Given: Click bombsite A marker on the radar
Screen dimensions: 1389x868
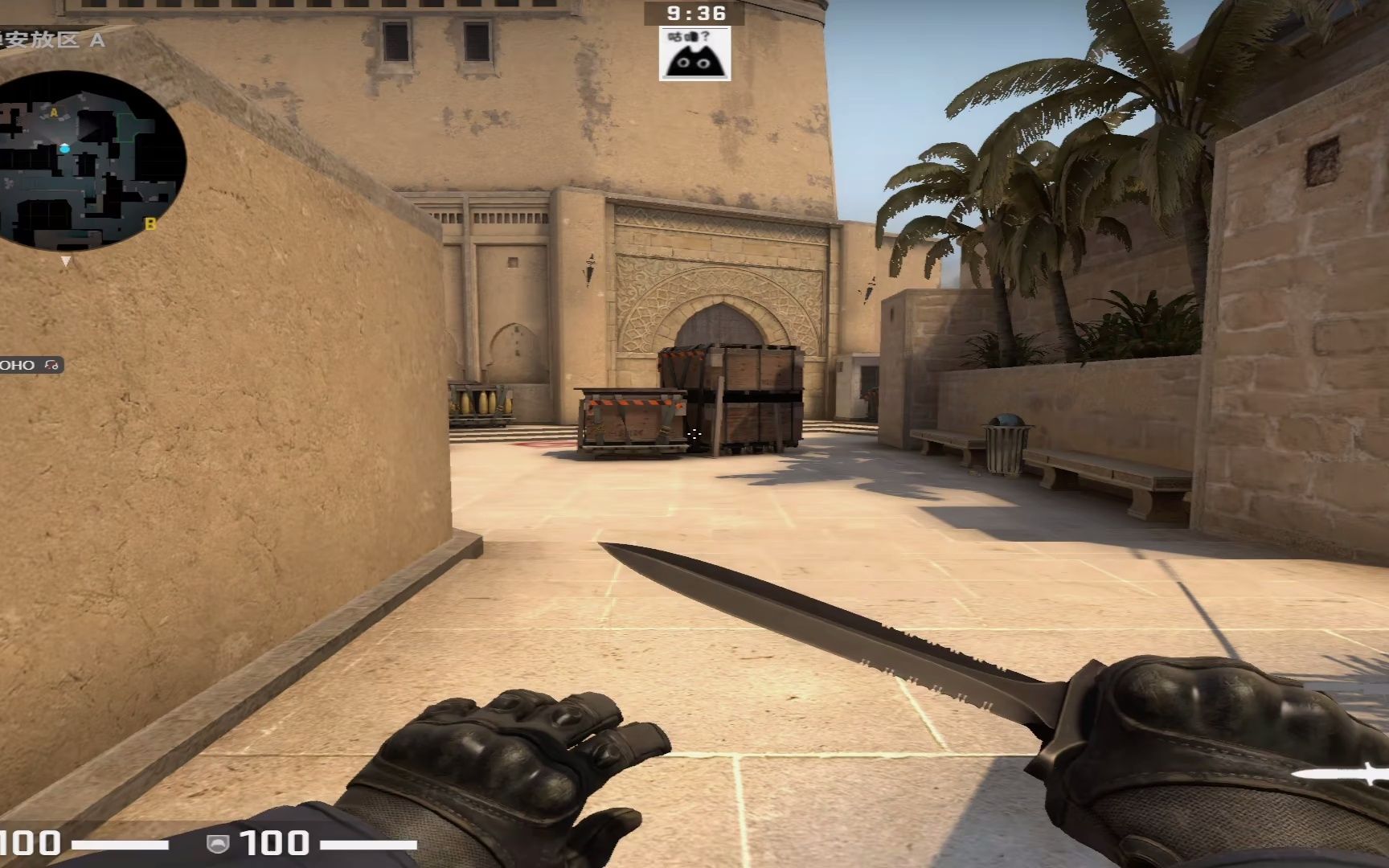Looking at the screenshot, I should (x=55, y=112).
